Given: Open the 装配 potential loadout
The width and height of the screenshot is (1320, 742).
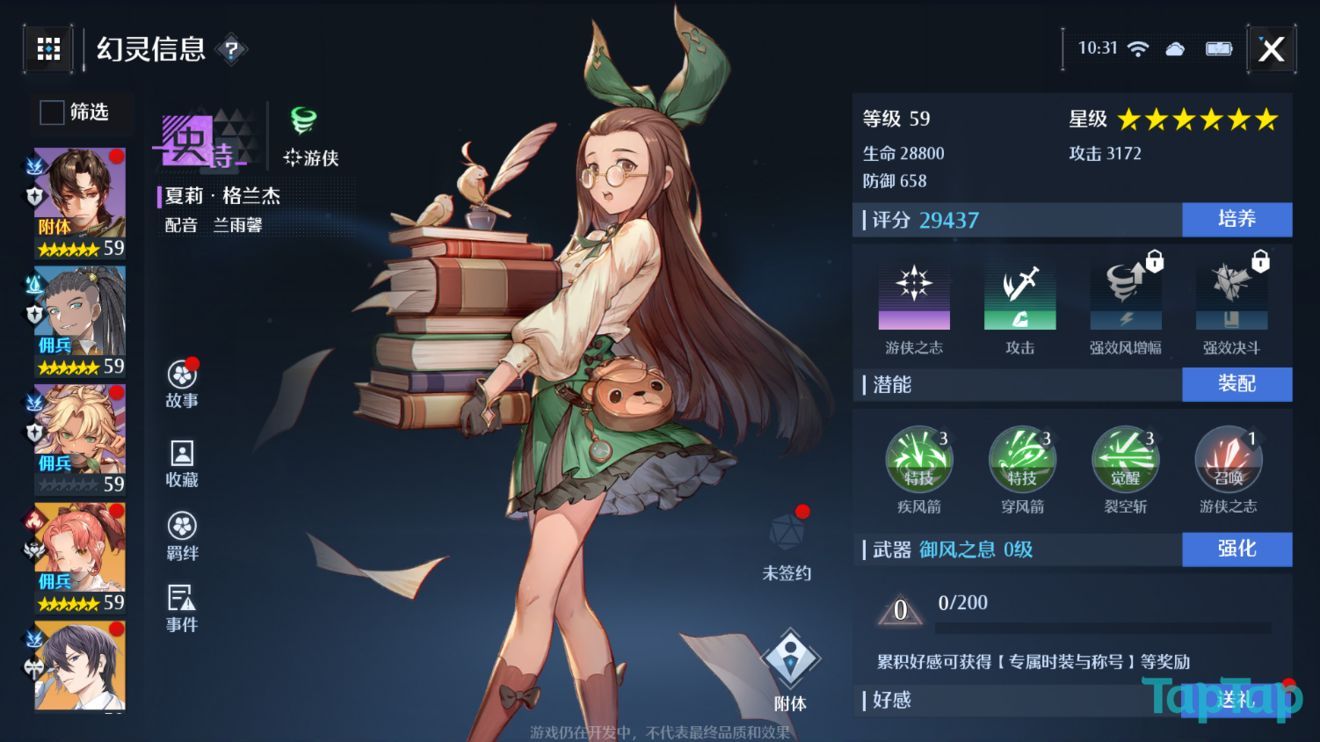Looking at the screenshot, I should (1237, 384).
